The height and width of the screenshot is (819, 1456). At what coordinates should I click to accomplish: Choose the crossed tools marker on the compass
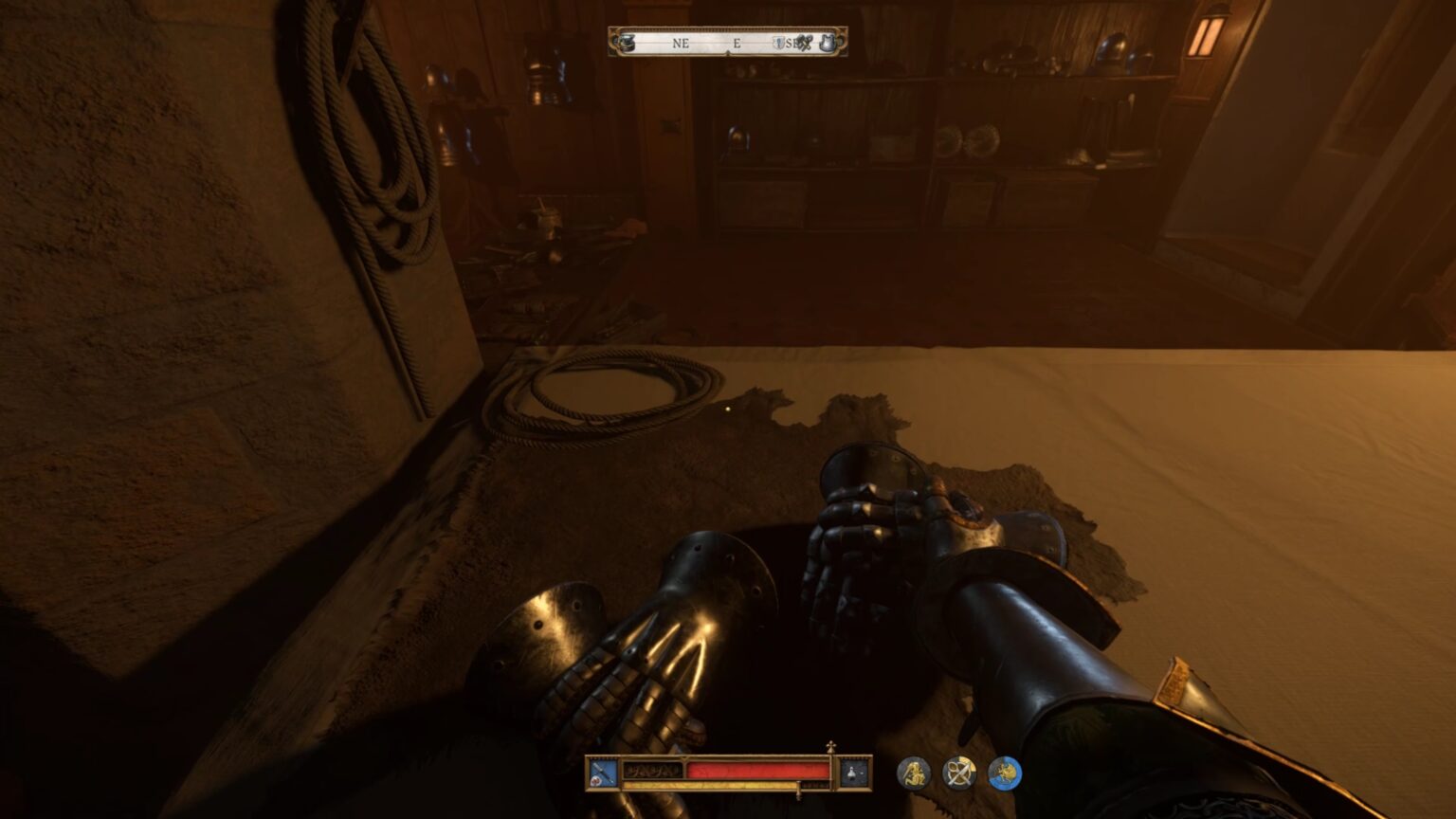(804, 43)
